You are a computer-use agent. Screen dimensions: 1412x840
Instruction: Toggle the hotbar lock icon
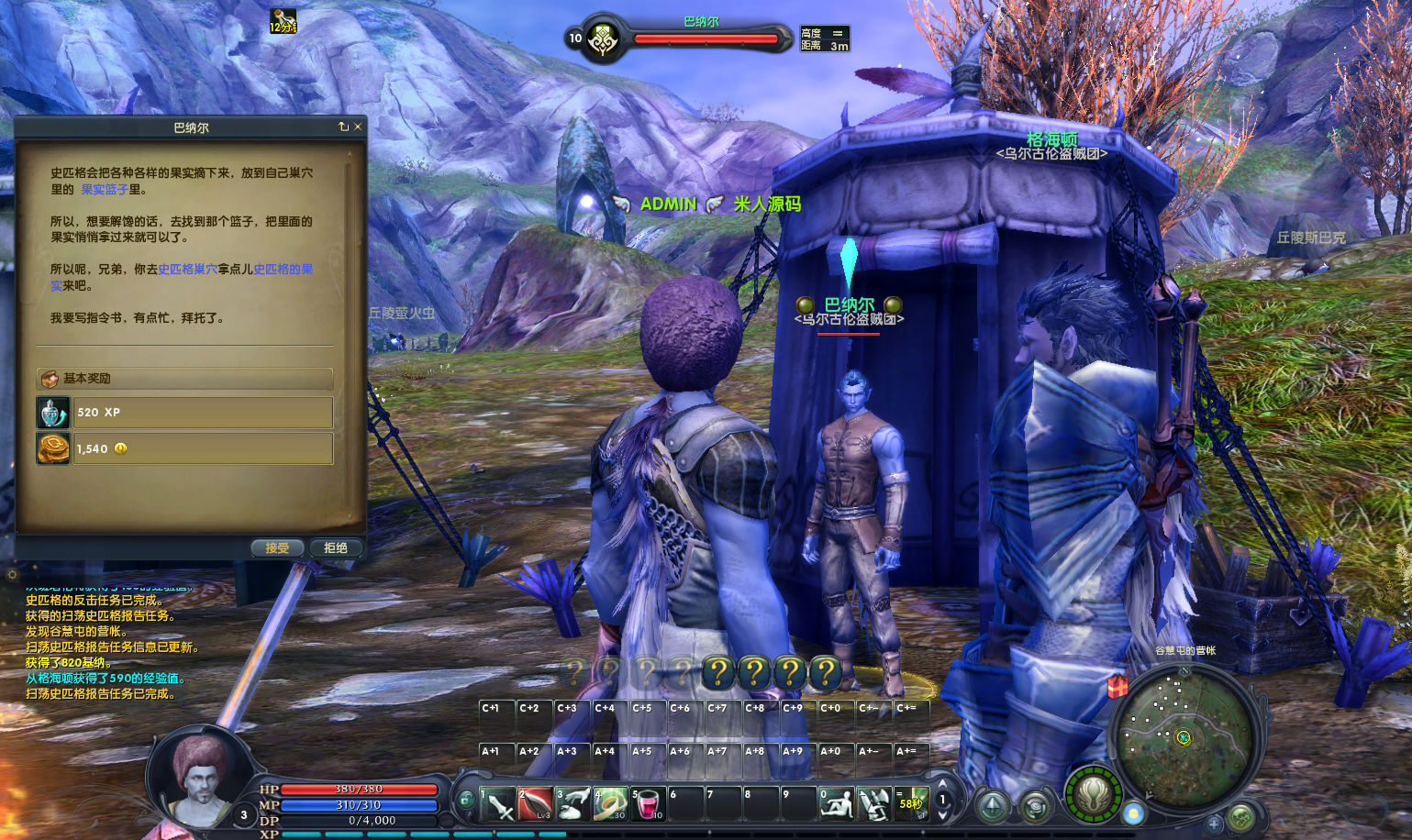point(466,799)
